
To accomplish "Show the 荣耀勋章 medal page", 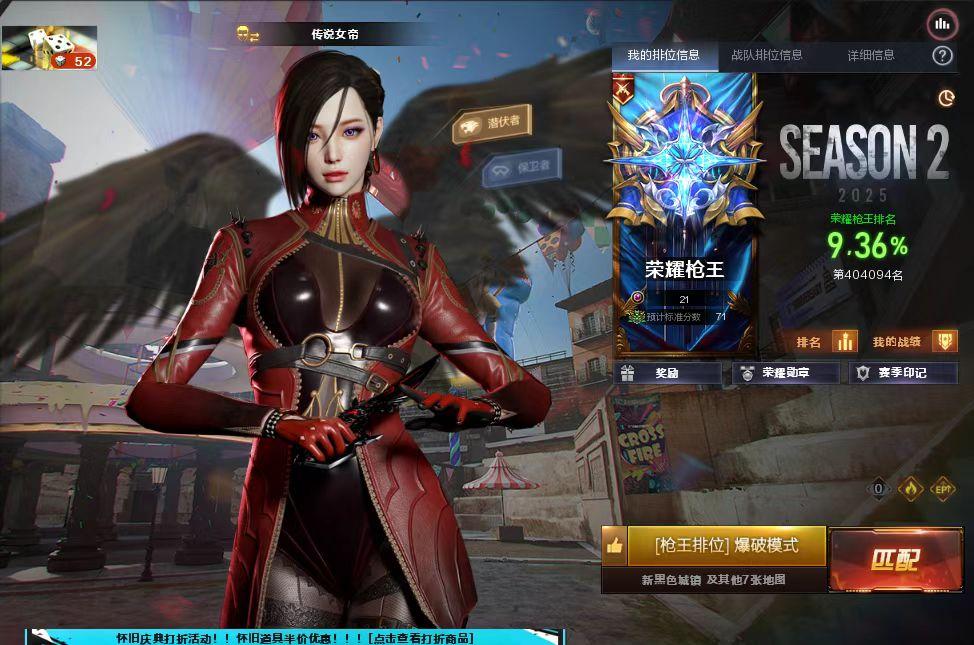I will (x=784, y=373).
